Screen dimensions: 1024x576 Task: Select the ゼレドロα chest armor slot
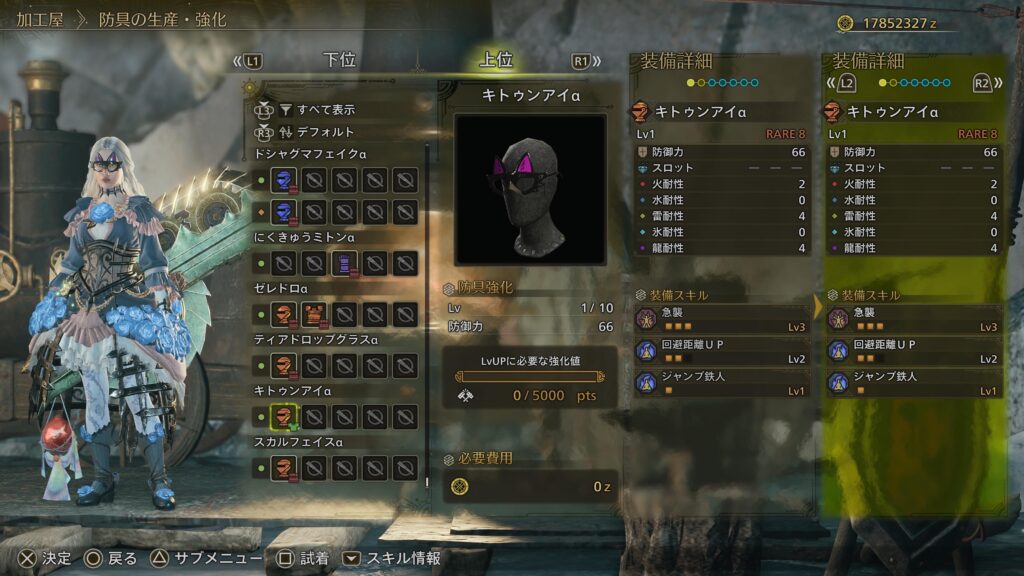tap(314, 315)
